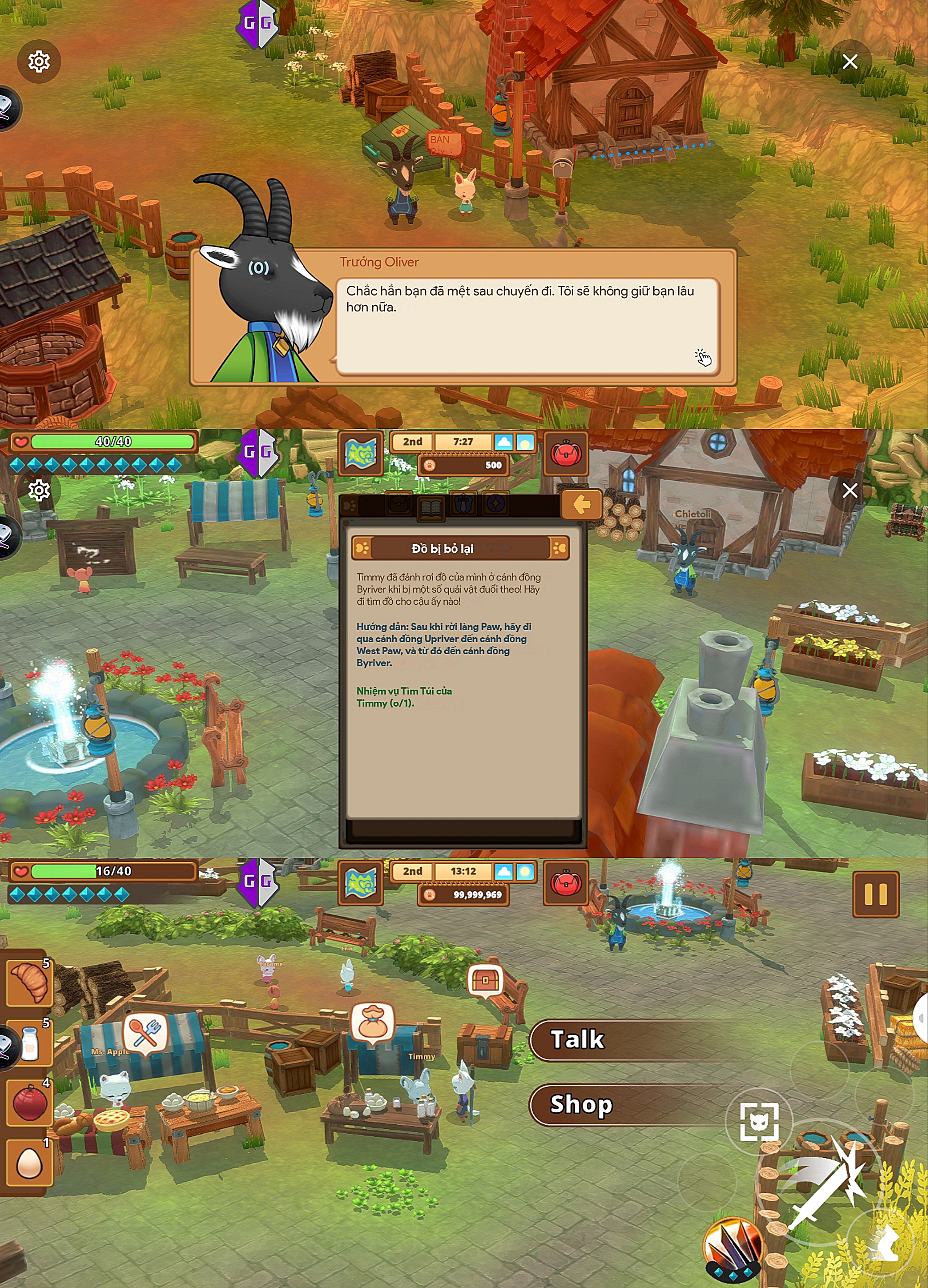Use the red apple item slot
Viewport: 928px width, 1288px height.
click(30, 1103)
